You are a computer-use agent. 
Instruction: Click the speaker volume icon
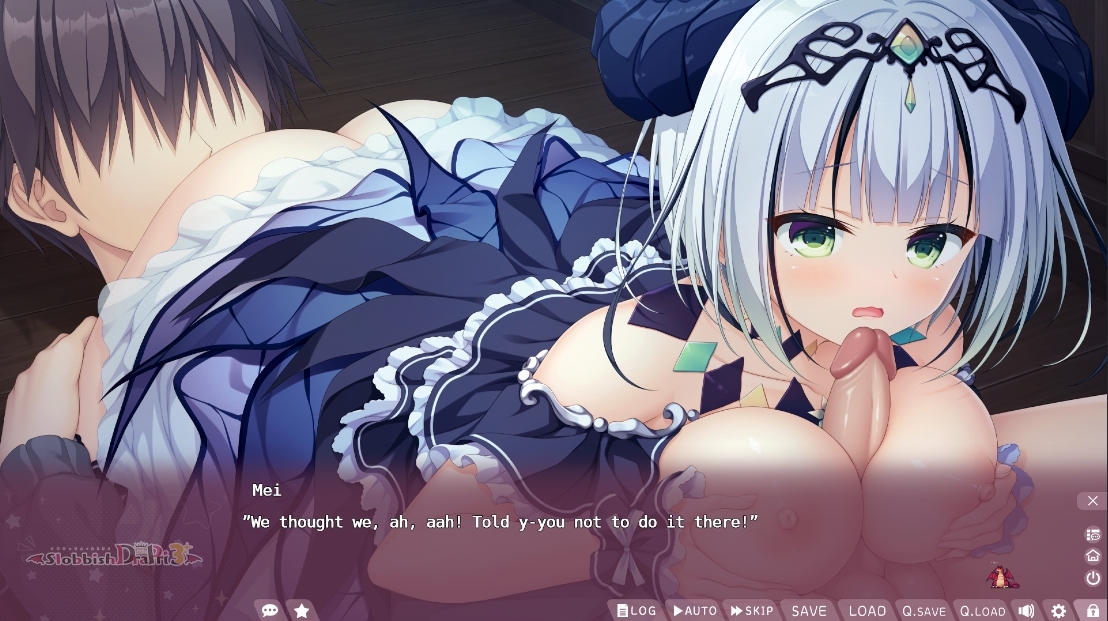click(1026, 610)
